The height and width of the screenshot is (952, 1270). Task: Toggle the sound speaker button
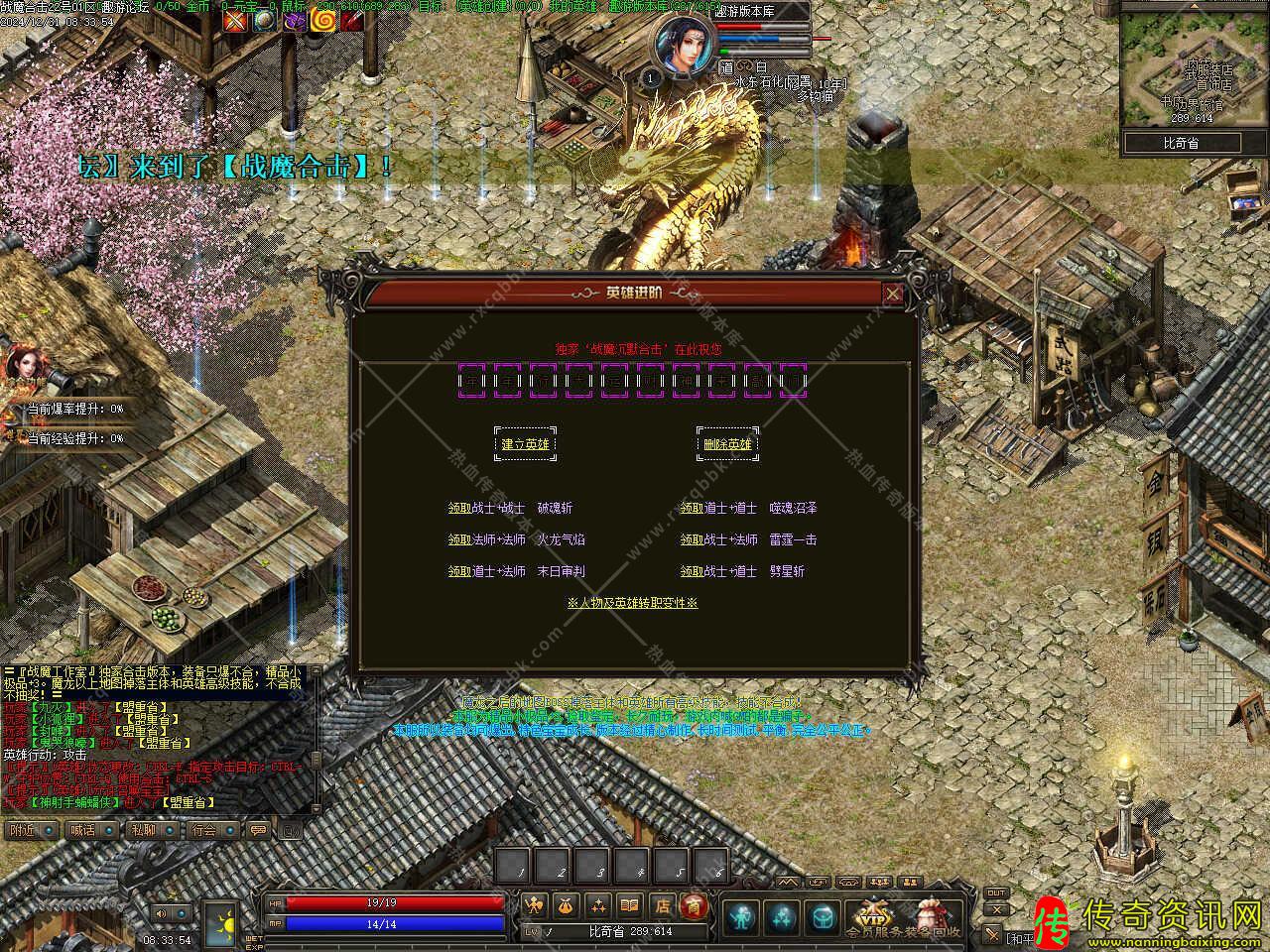tap(160, 913)
